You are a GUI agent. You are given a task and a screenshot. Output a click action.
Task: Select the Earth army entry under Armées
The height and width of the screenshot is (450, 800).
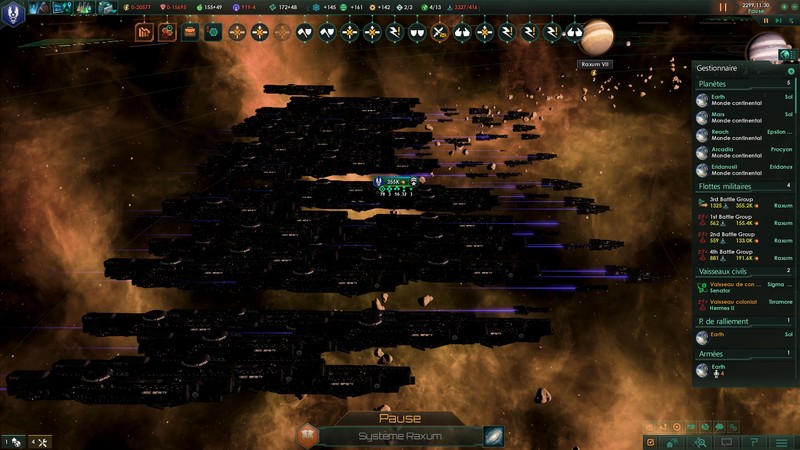pyautogui.click(x=740, y=370)
